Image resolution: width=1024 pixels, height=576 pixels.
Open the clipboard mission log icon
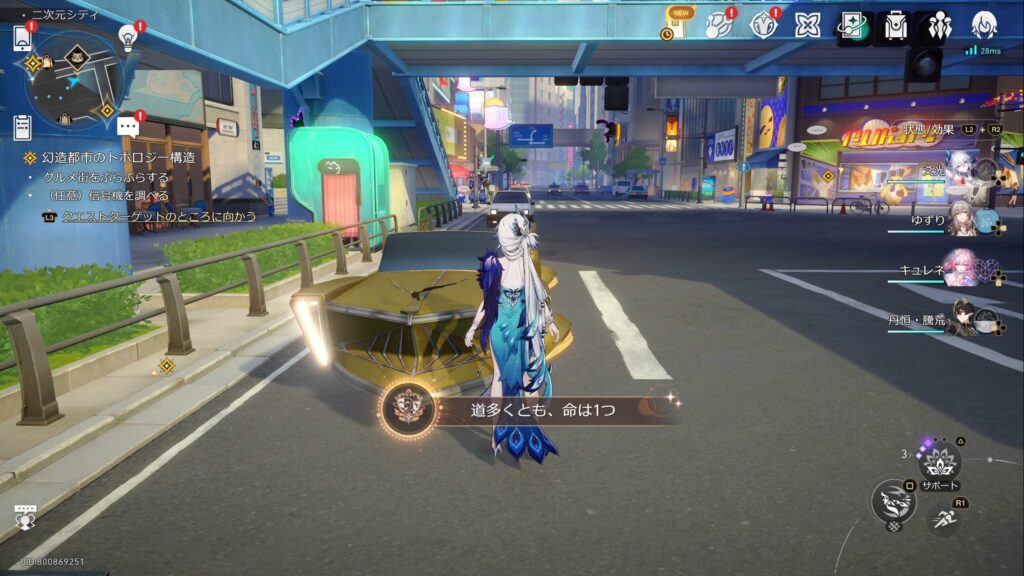[x=22, y=127]
